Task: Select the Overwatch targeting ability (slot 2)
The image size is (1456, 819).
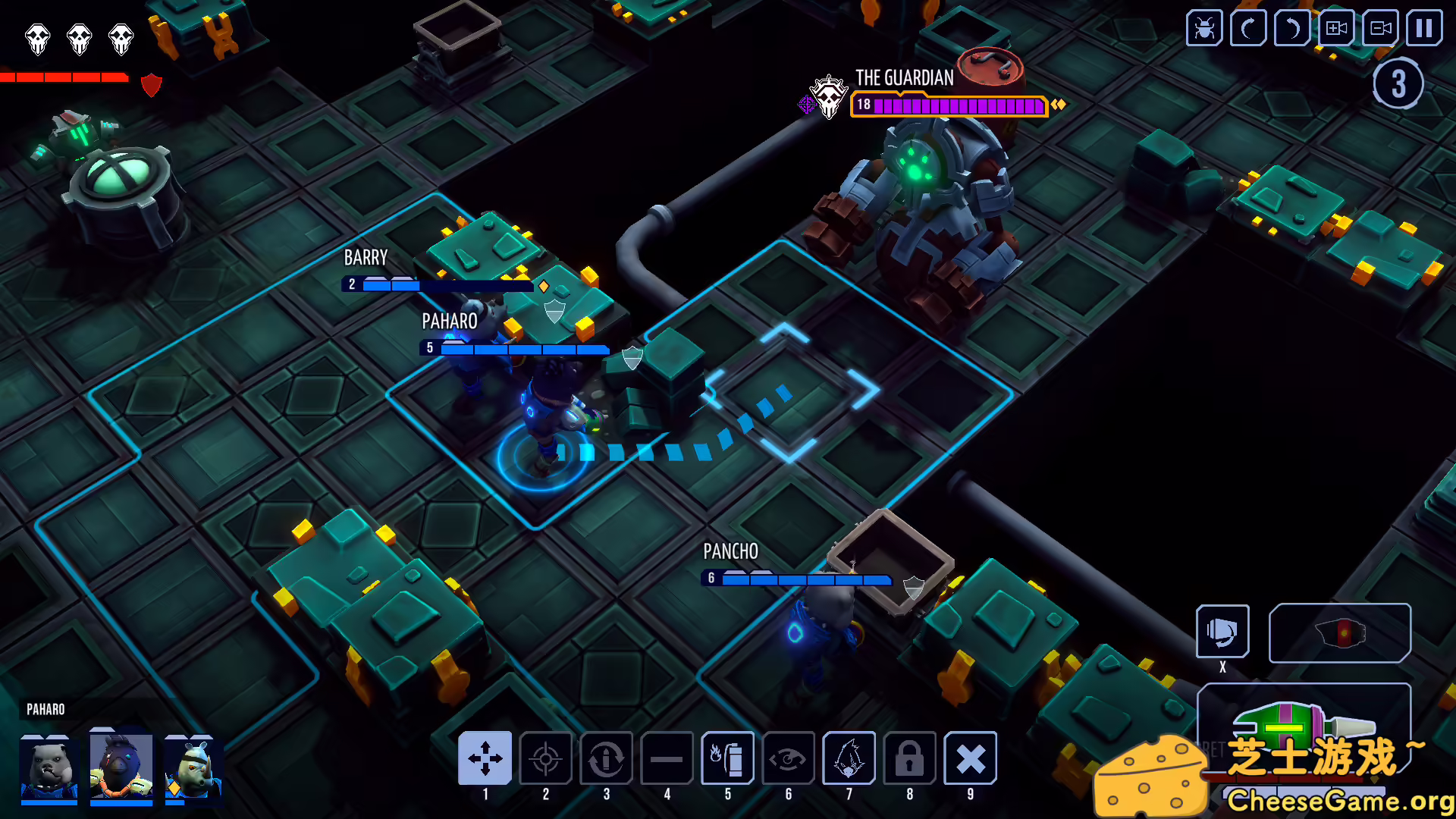Action: 546,758
